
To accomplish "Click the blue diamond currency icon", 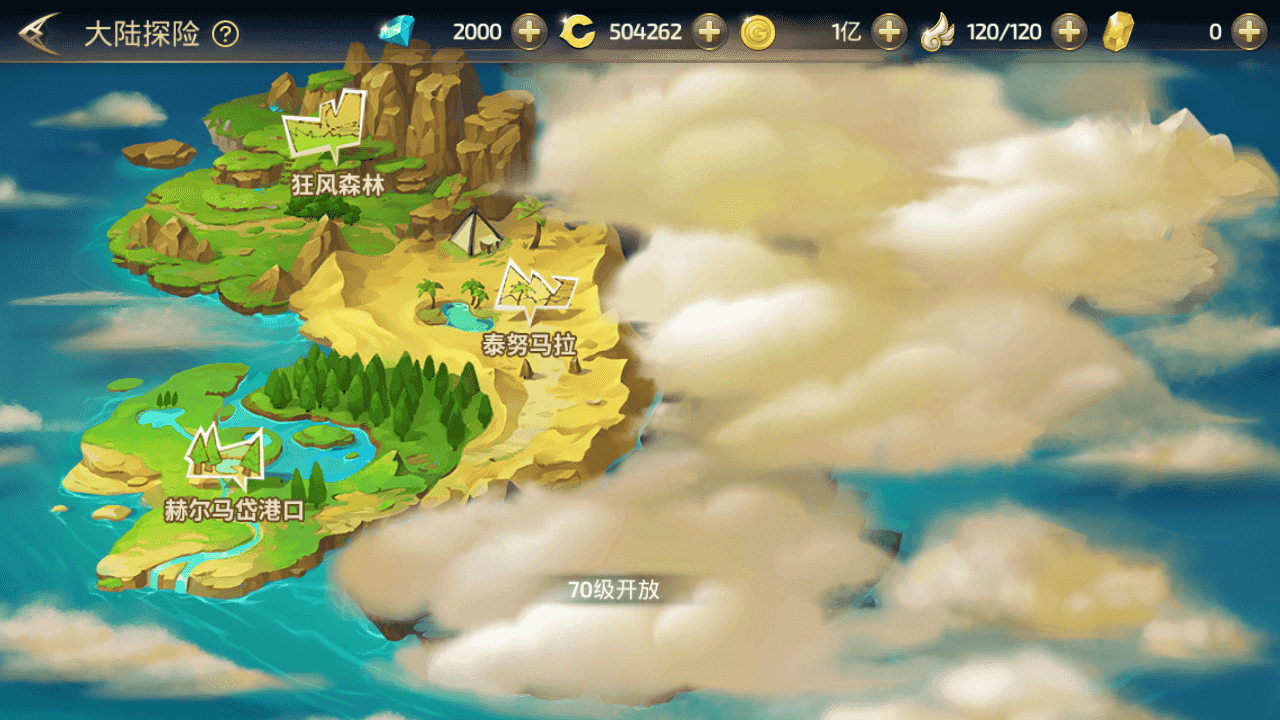I will tap(395, 31).
